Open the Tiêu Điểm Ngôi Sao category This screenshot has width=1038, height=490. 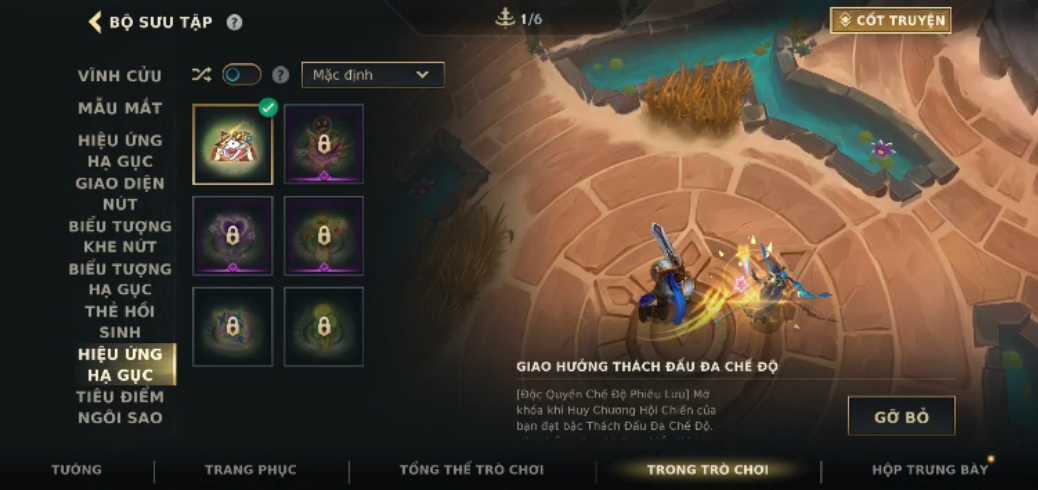point(120,407)
